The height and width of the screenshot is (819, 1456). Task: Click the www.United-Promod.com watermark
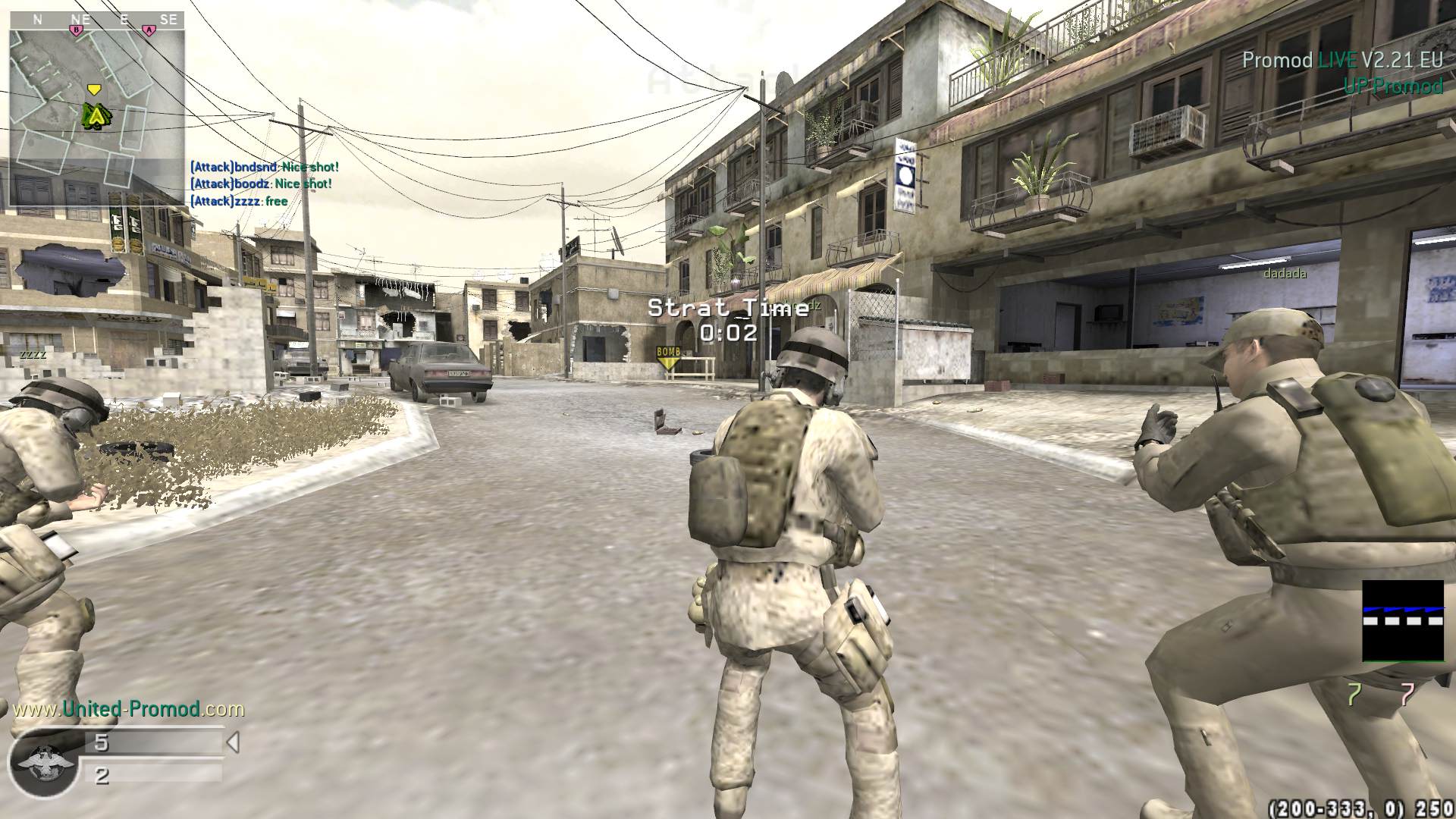129,709
